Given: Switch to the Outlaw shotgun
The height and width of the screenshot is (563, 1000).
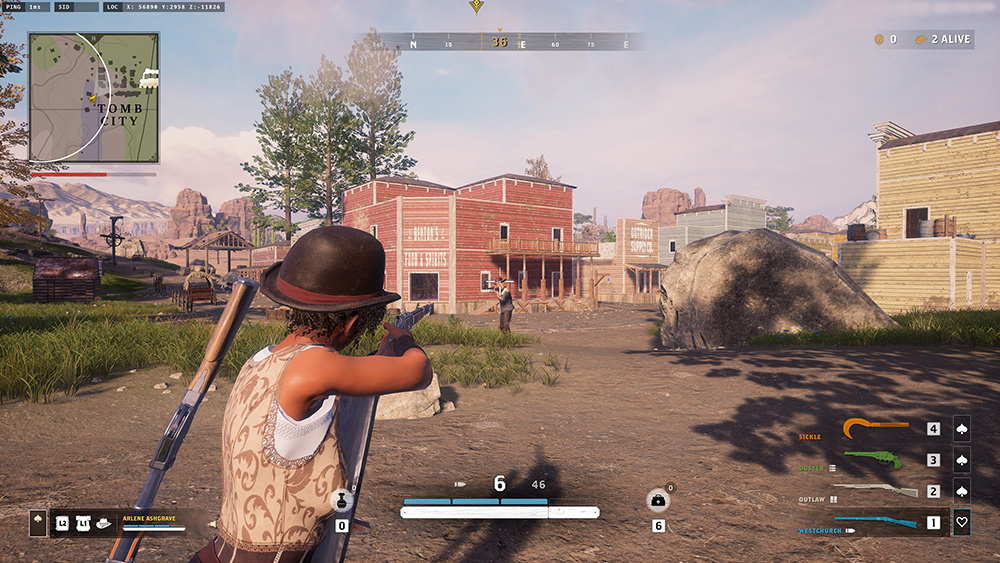Looking at the screenshot, I should coord(875,491).
